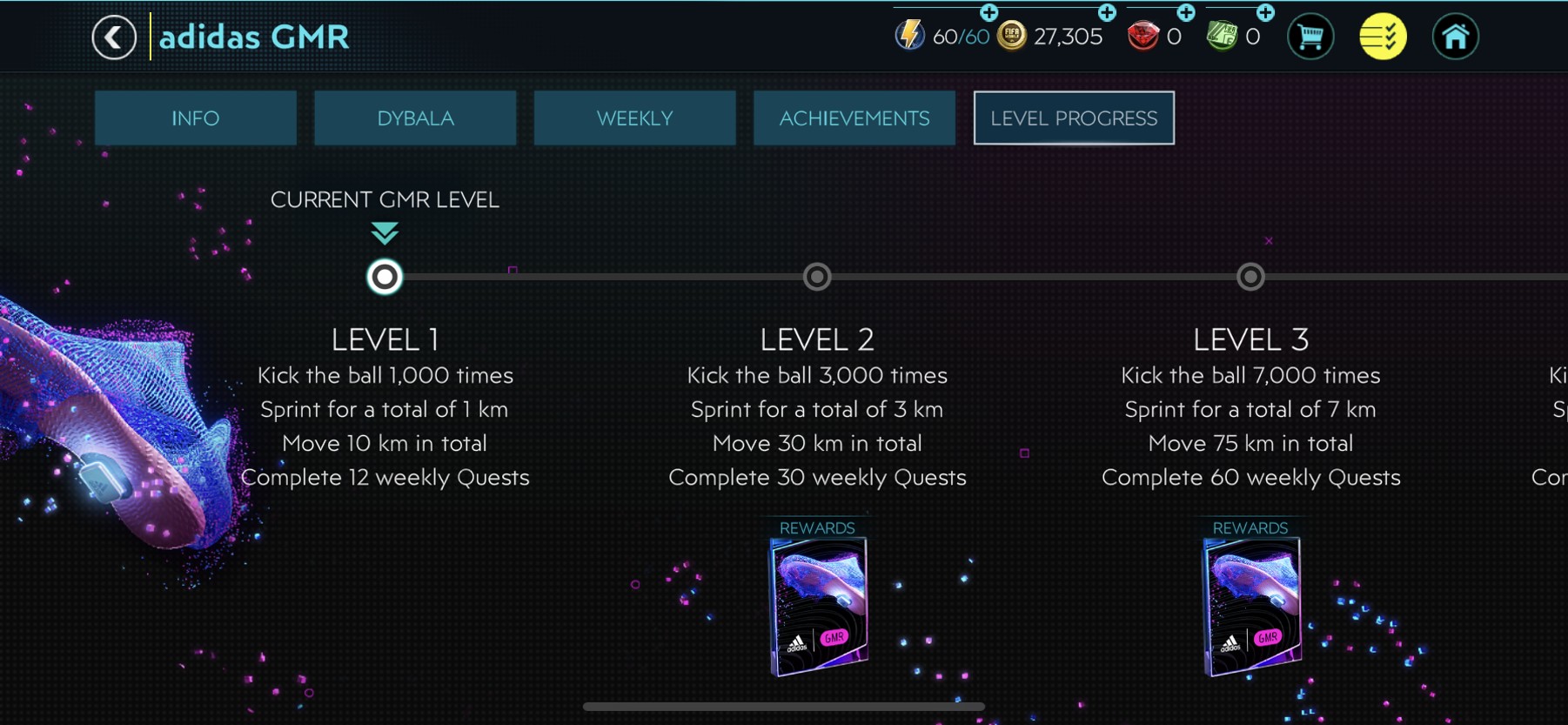
Task: Open the INFO tab
Action: (196, 118)
